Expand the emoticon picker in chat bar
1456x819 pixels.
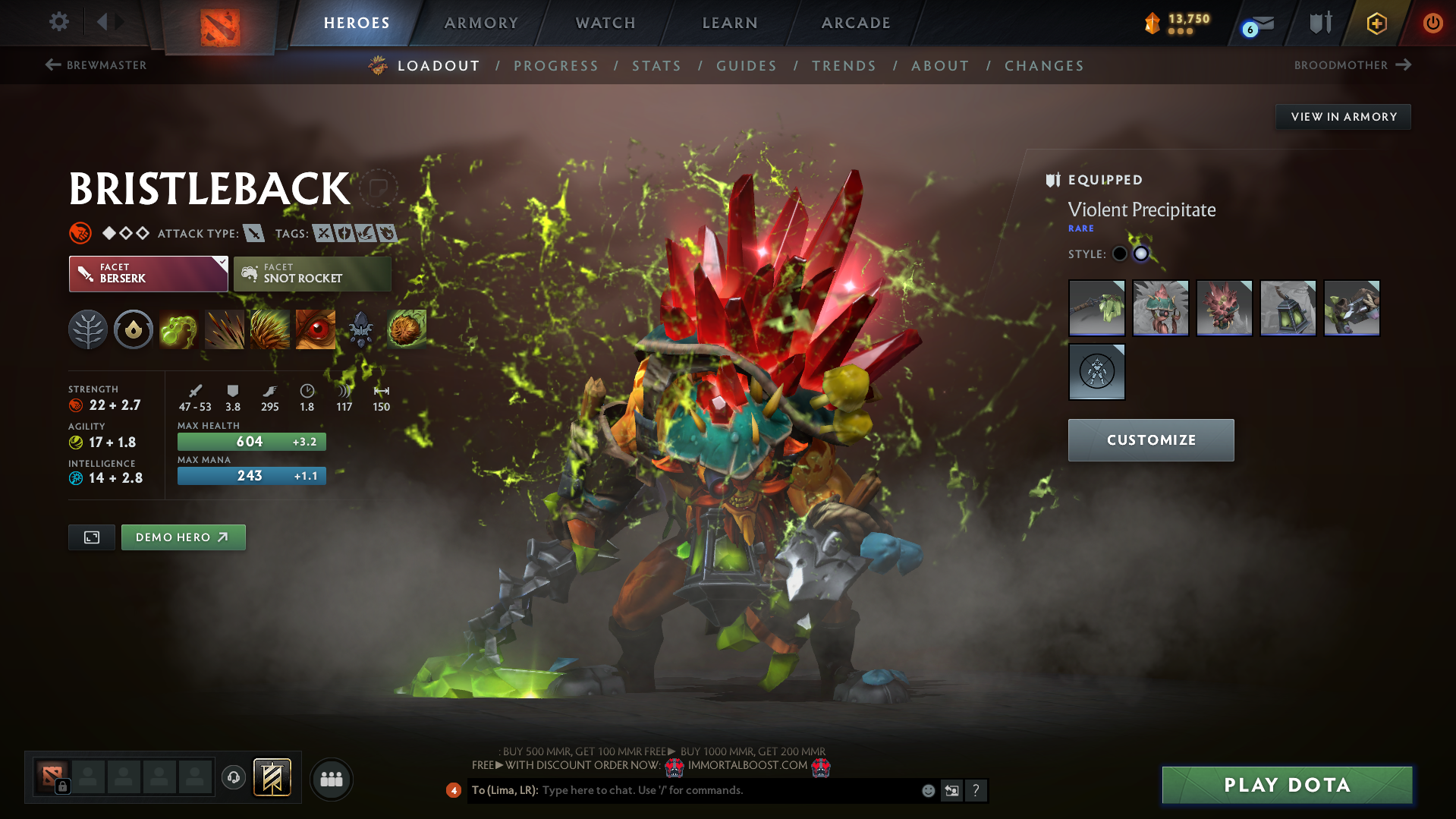[927, 790]
